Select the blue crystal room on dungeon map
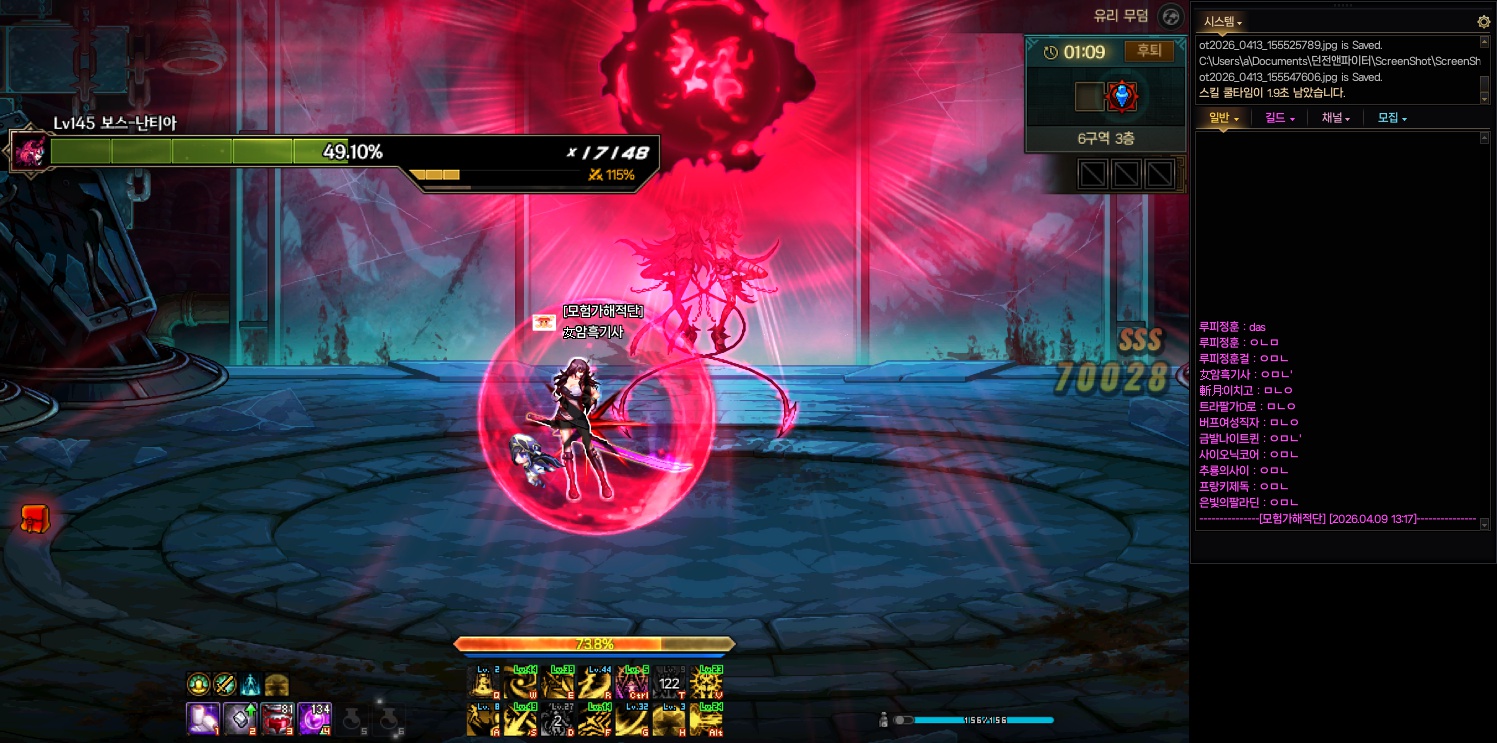 [1122, 96]
